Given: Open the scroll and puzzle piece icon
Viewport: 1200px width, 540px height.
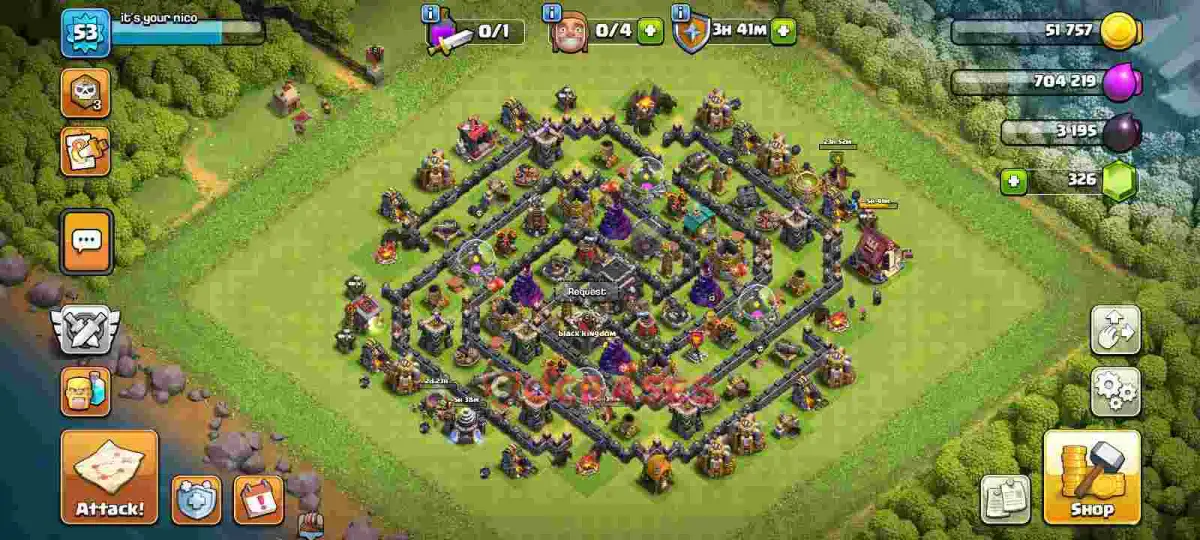Looking at the screenshot, I should tap(86, 151).
